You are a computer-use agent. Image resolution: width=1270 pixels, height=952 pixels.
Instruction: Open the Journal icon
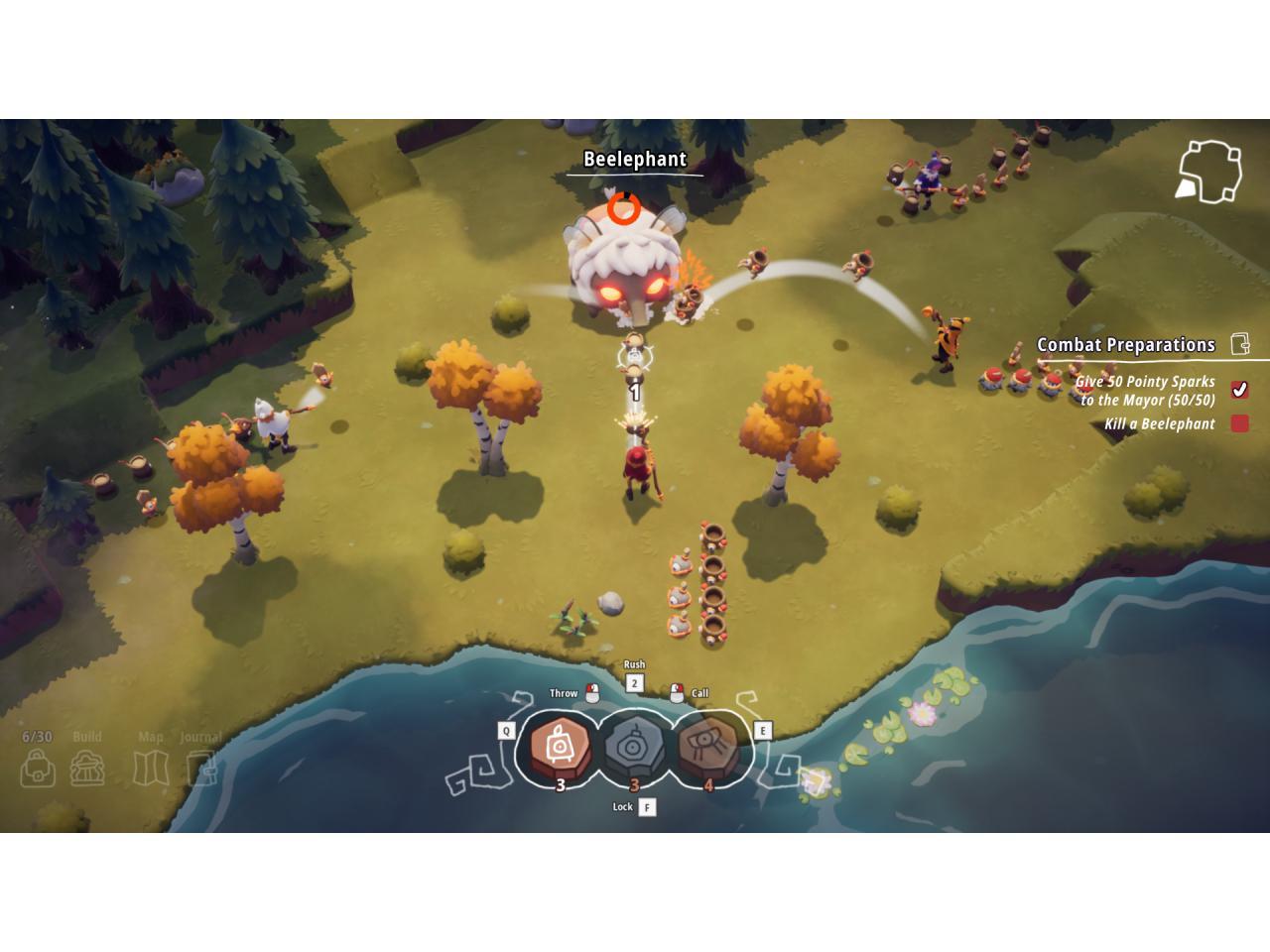tap(201, 768)
